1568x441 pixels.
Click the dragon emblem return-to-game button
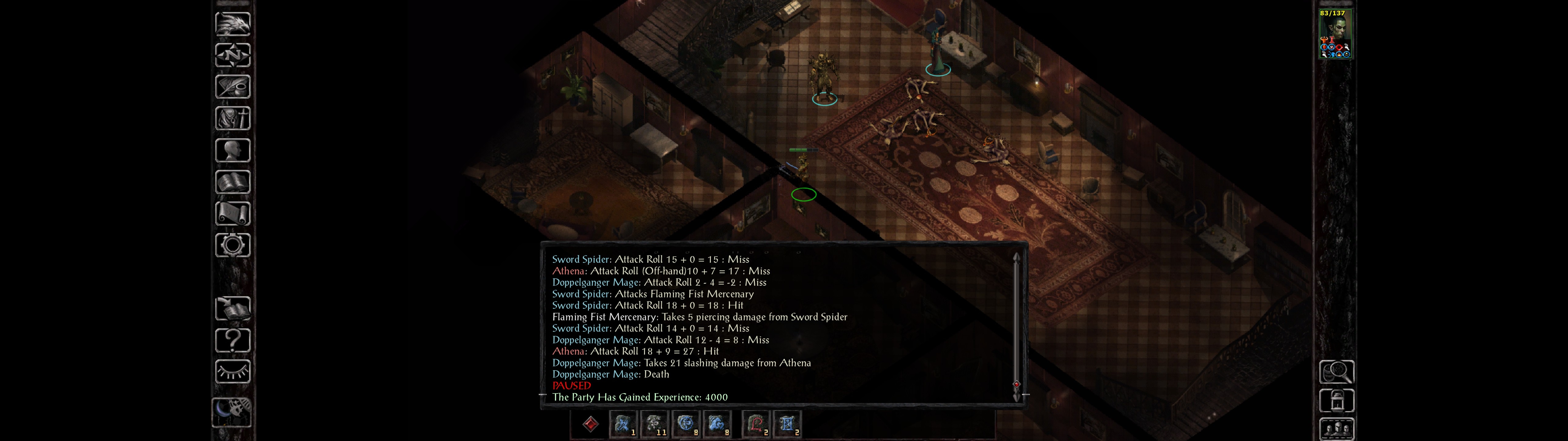pos(232,24)
